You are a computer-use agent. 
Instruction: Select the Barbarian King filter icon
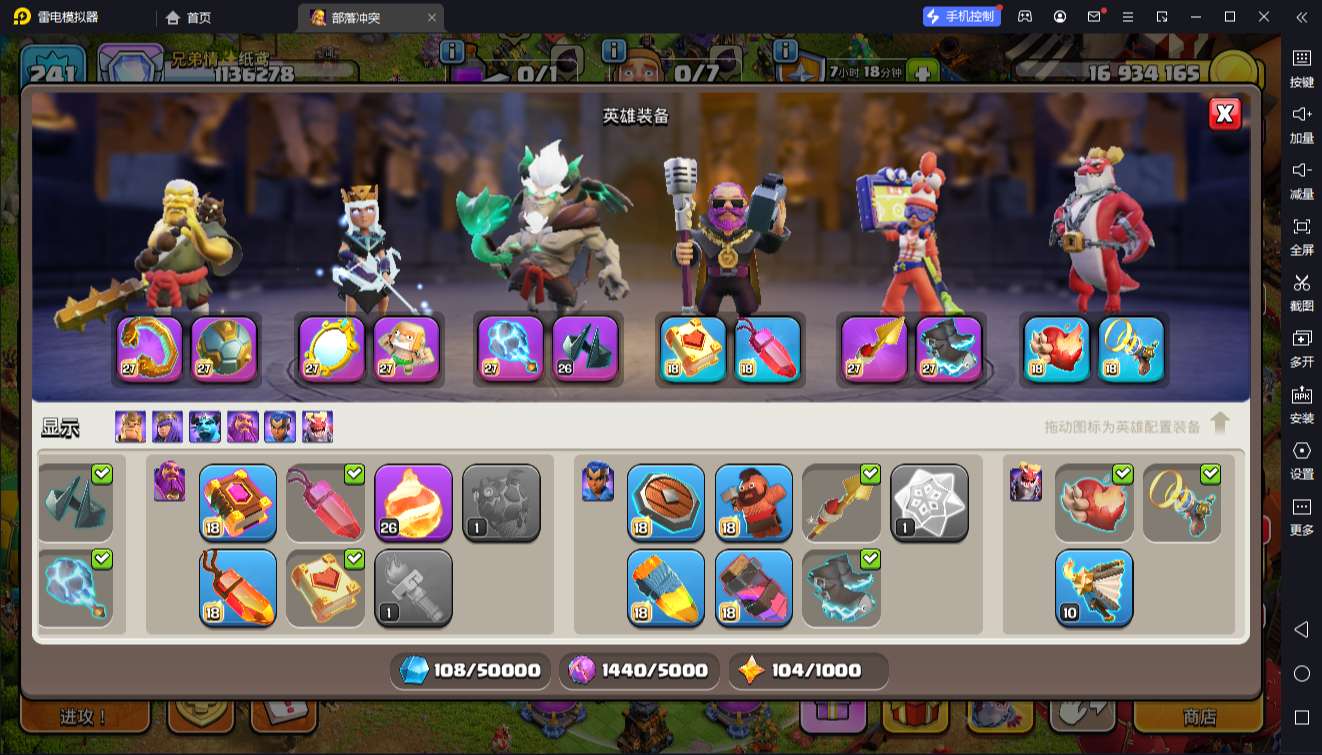coord(130,427)
